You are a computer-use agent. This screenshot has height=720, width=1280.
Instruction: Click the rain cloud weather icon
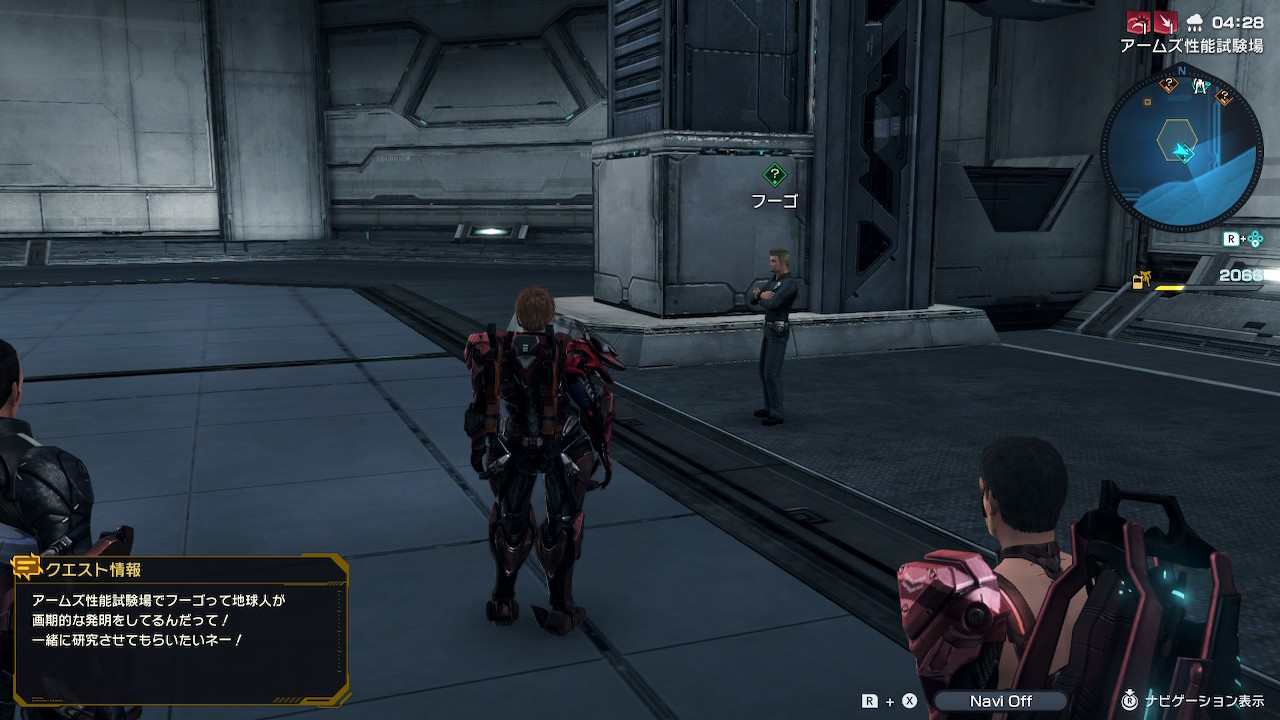pyautogui.click(x=1194, y=22)
